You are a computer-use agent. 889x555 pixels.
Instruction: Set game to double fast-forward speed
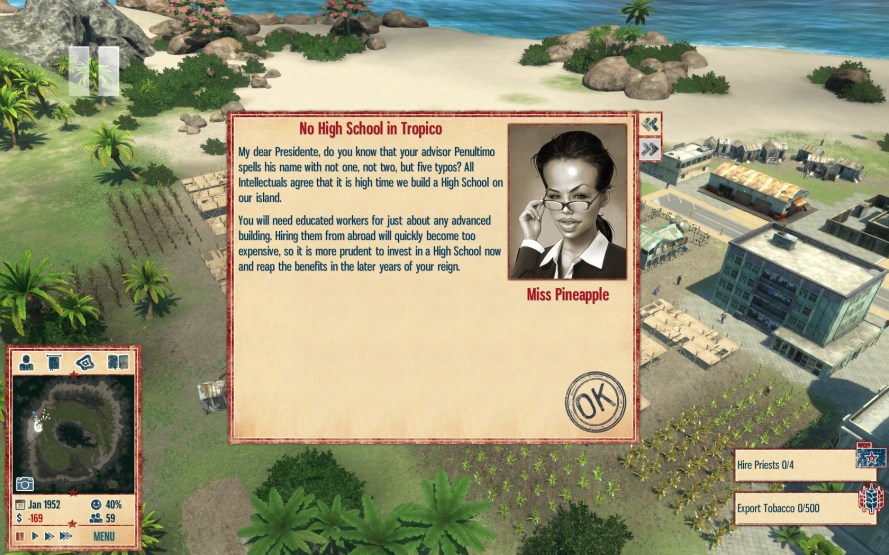pyautogui.click(x=49, y=536)
